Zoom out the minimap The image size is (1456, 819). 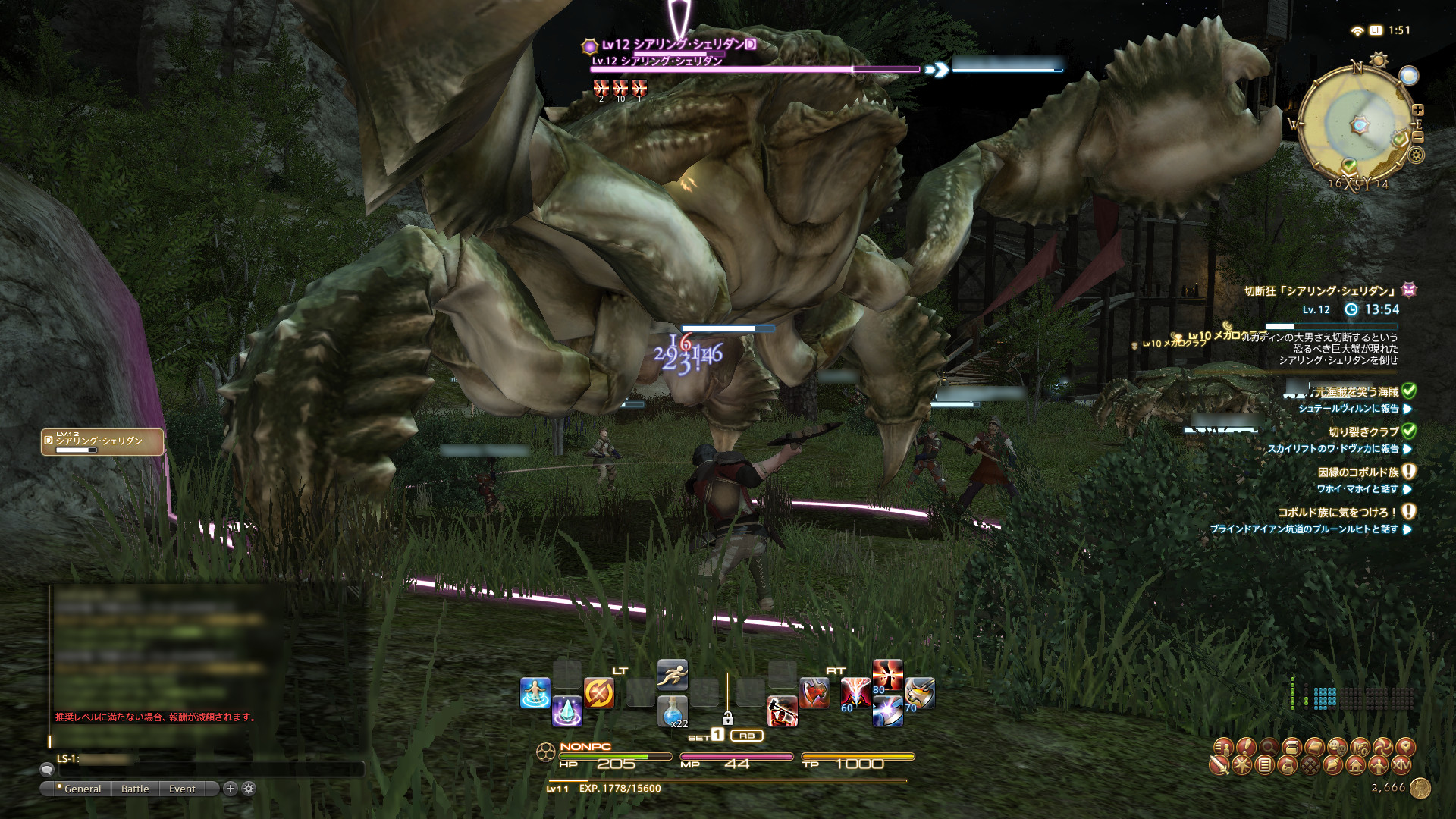tap(1418, 137)
